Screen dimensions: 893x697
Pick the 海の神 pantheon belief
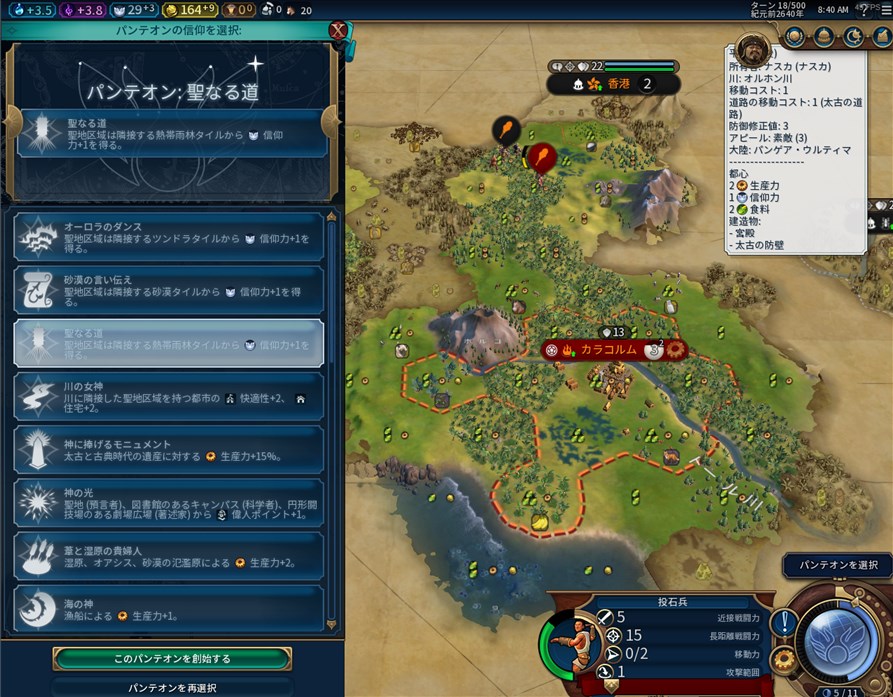[168, 608]
